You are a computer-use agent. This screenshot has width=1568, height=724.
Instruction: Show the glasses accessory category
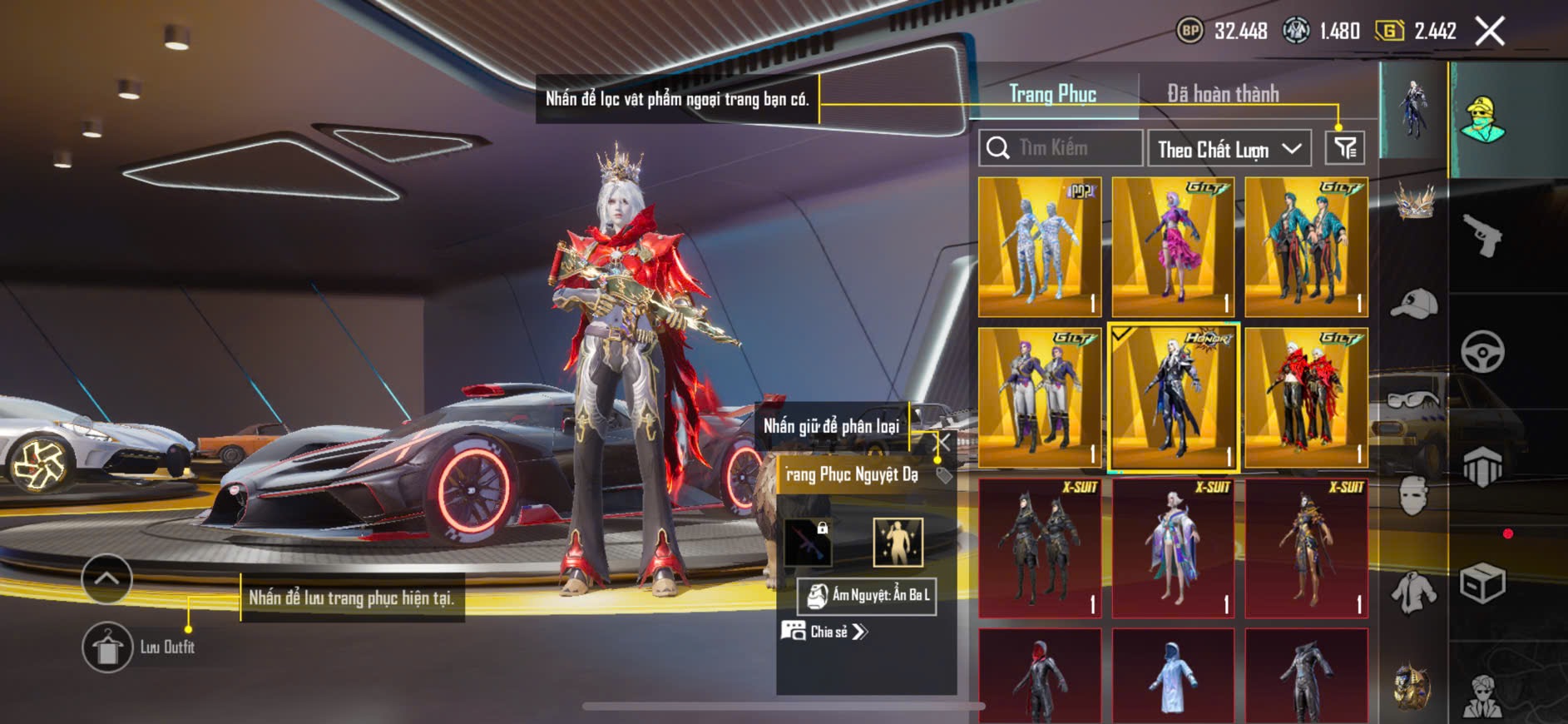tap(1413, 399)
